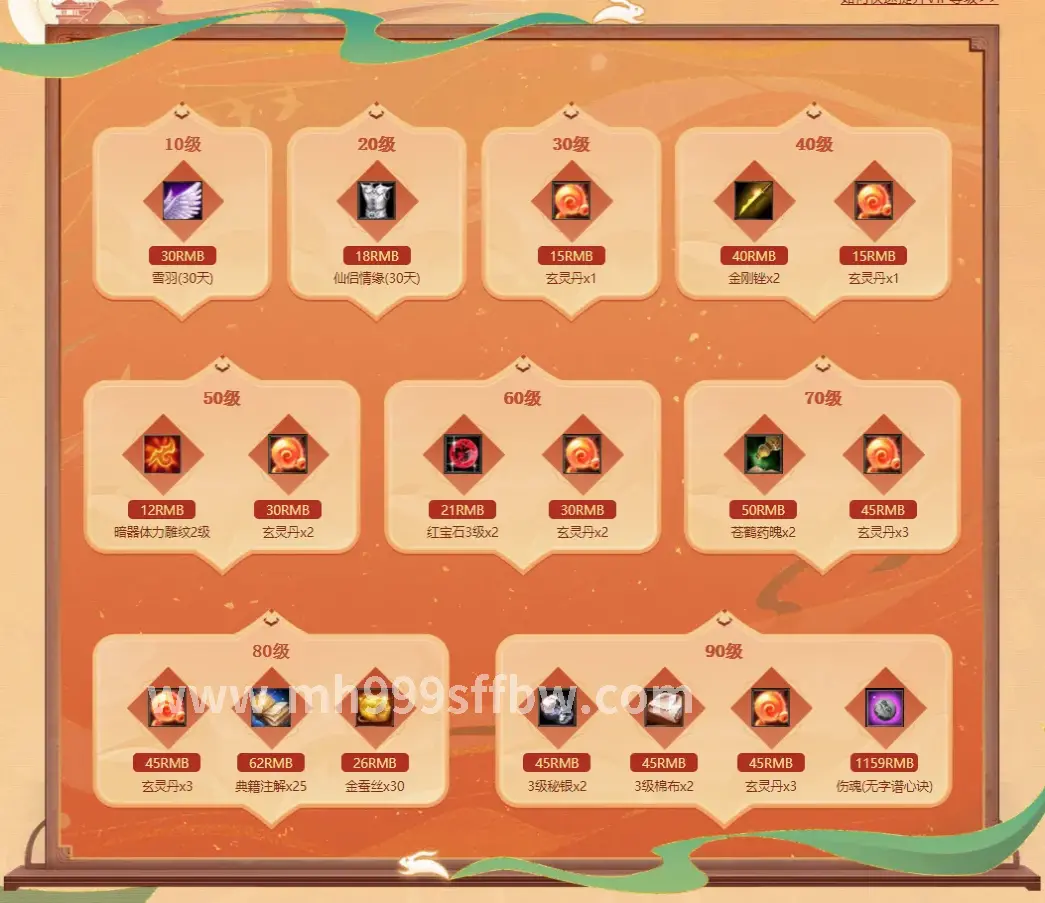Image resolution: width=1045 pixels, height=903 pixels.
Task: Select the 苍鹤药魄 item icon
Action: click(x=763, y=455)
